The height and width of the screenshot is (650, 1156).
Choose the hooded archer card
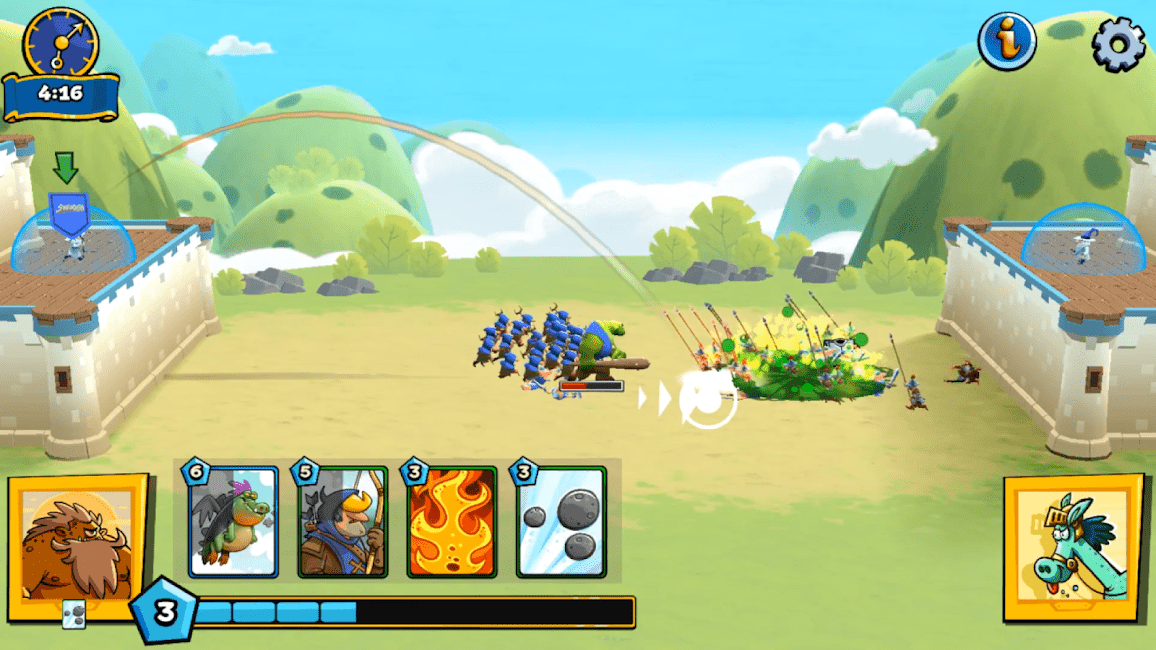pyautogui.click(x=343, y=522)
